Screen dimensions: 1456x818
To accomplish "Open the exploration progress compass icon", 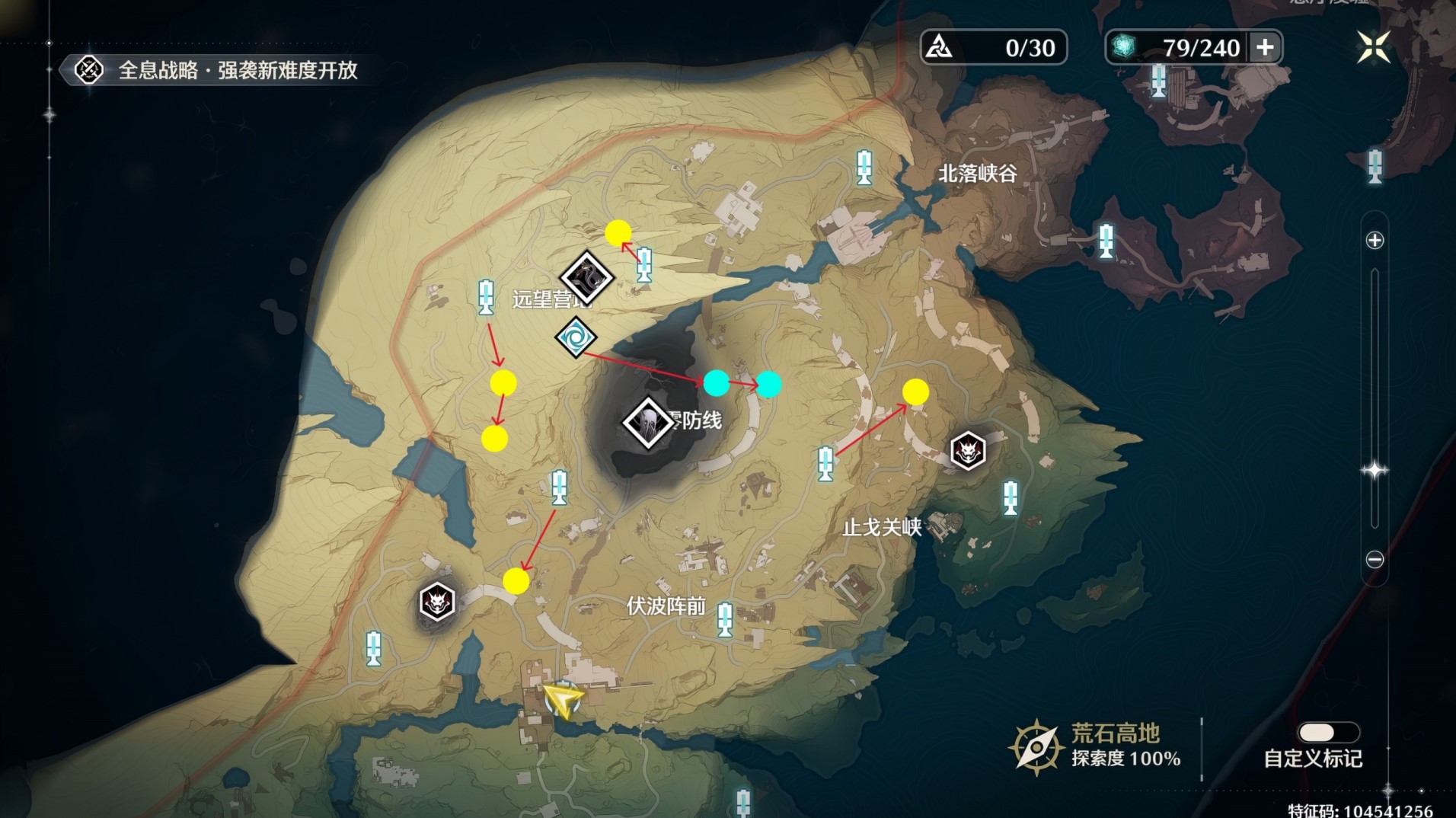I will click(x=1036, y=747).
